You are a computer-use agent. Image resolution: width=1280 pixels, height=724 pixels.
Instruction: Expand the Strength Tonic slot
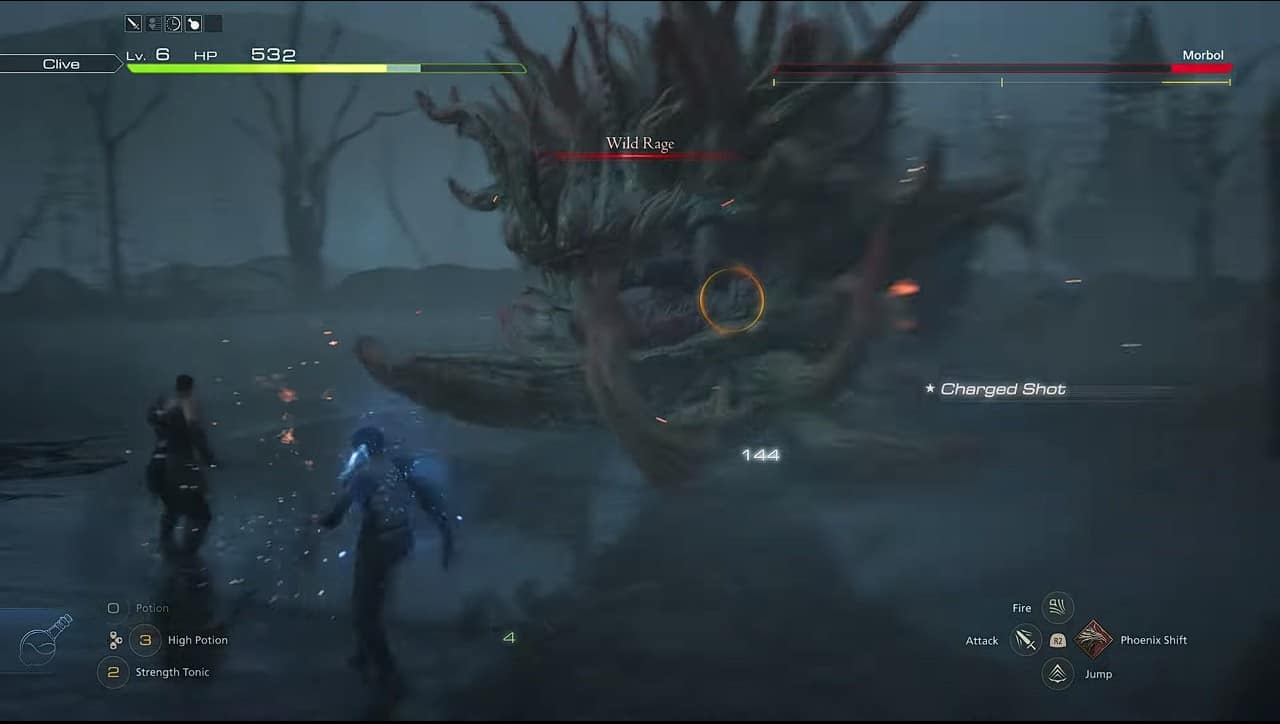(112, 672)
